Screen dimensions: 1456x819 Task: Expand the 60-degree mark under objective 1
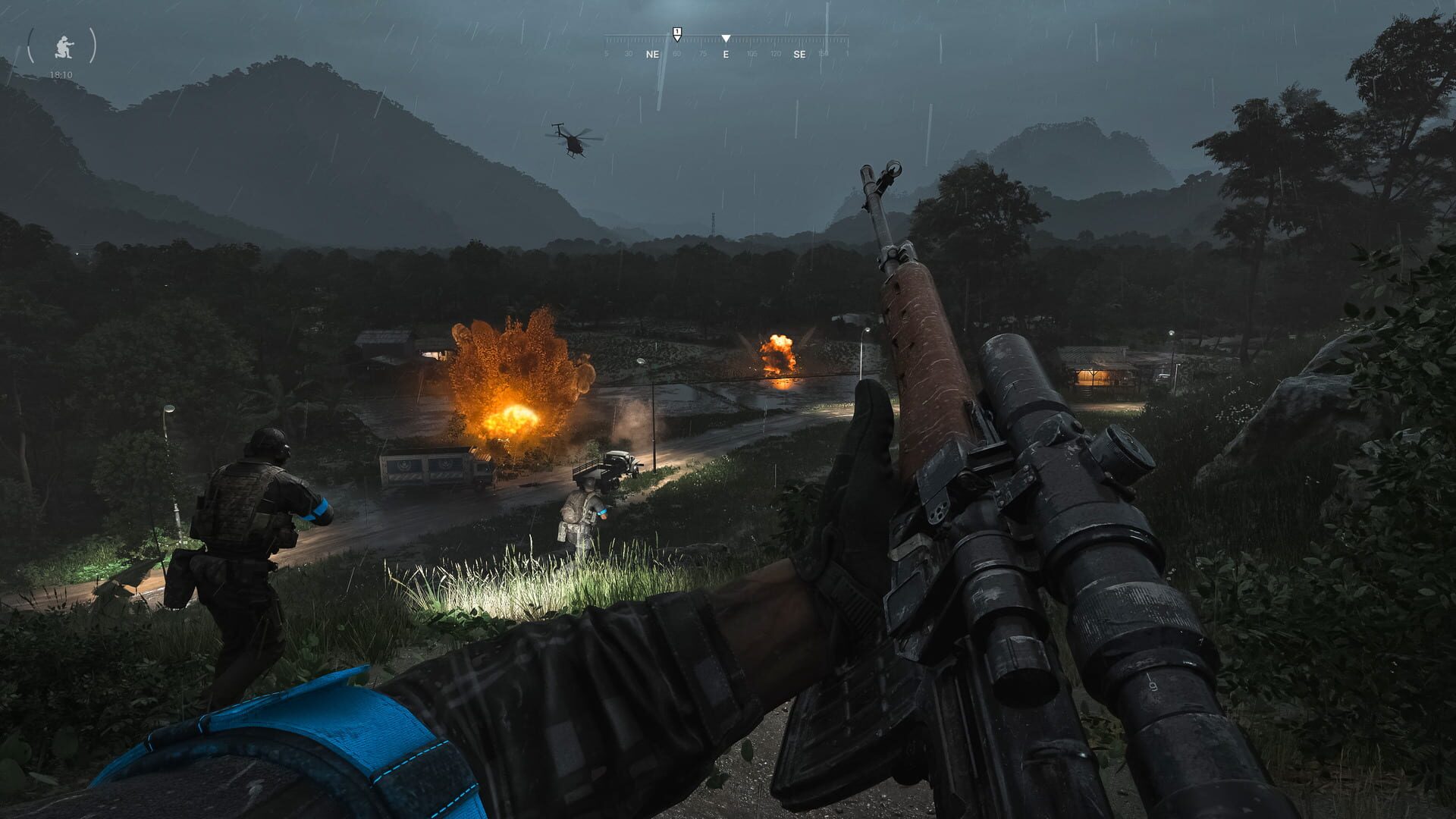tap(677, 54)
